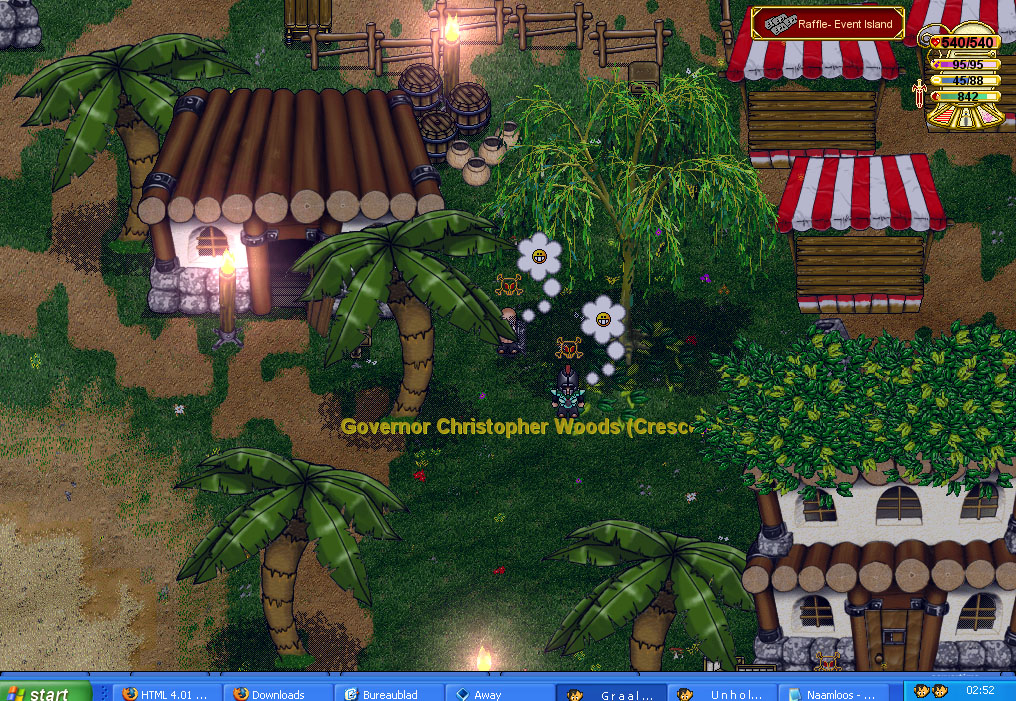The width and height of the screenshot is (1016, 701).
Task: Select the middle bottle item slot
Action: pos(966,119)
